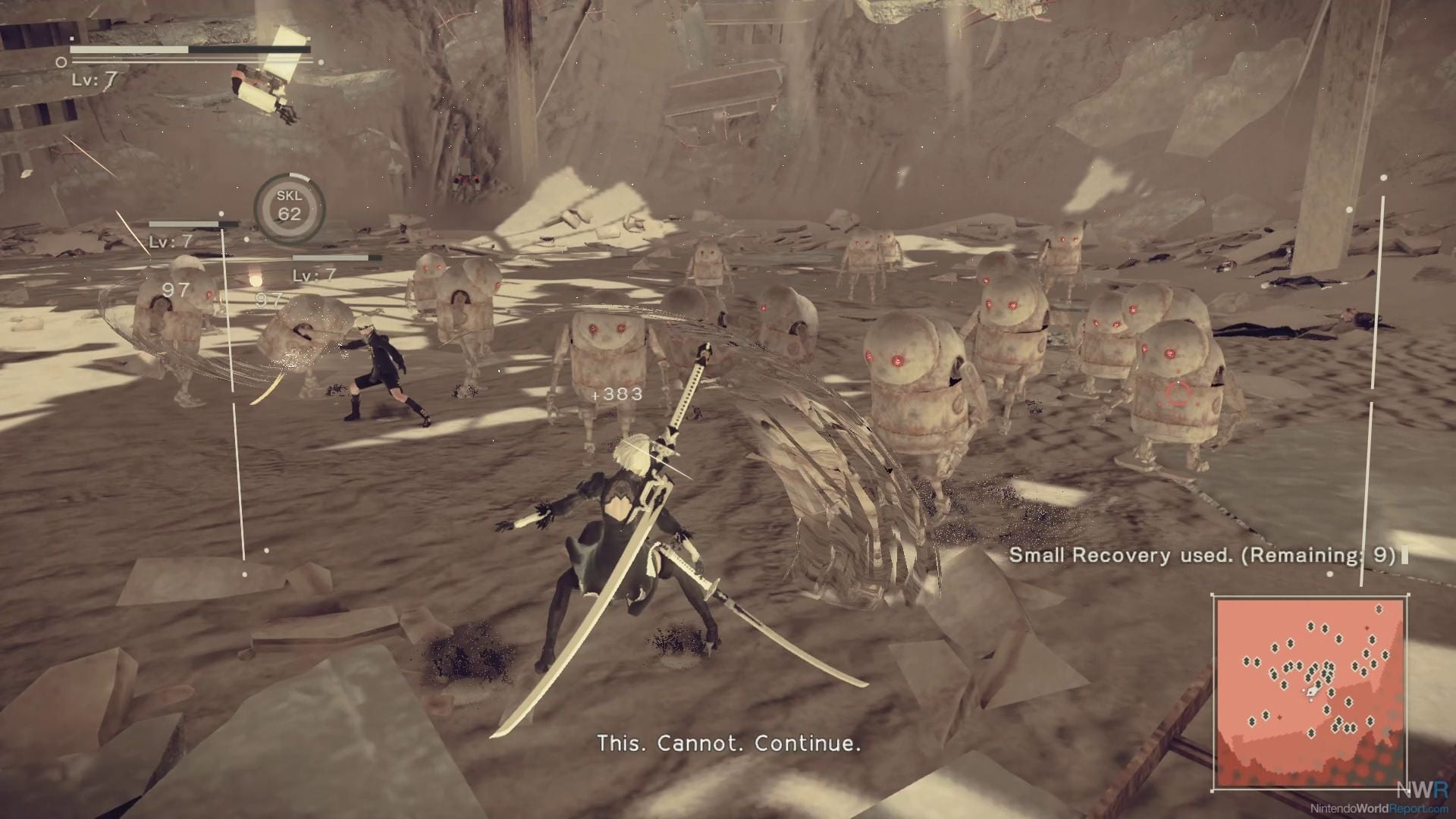Click the circular icon beside the top health bar
The image size is (1456, 819).
click(x=60, y=61)
